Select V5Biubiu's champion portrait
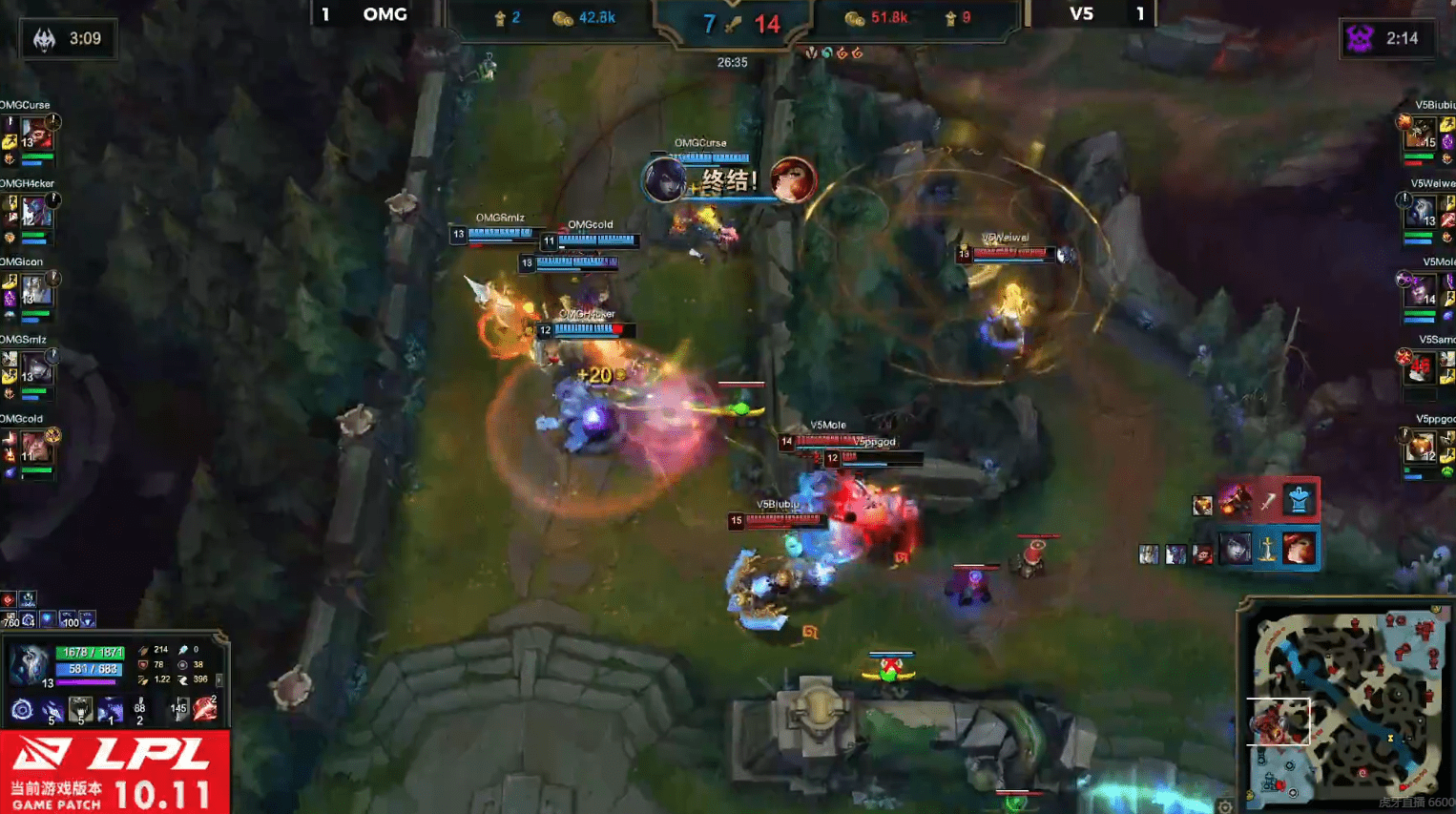The width and height of the screenshot is (1456, 814). point(1422,134)
